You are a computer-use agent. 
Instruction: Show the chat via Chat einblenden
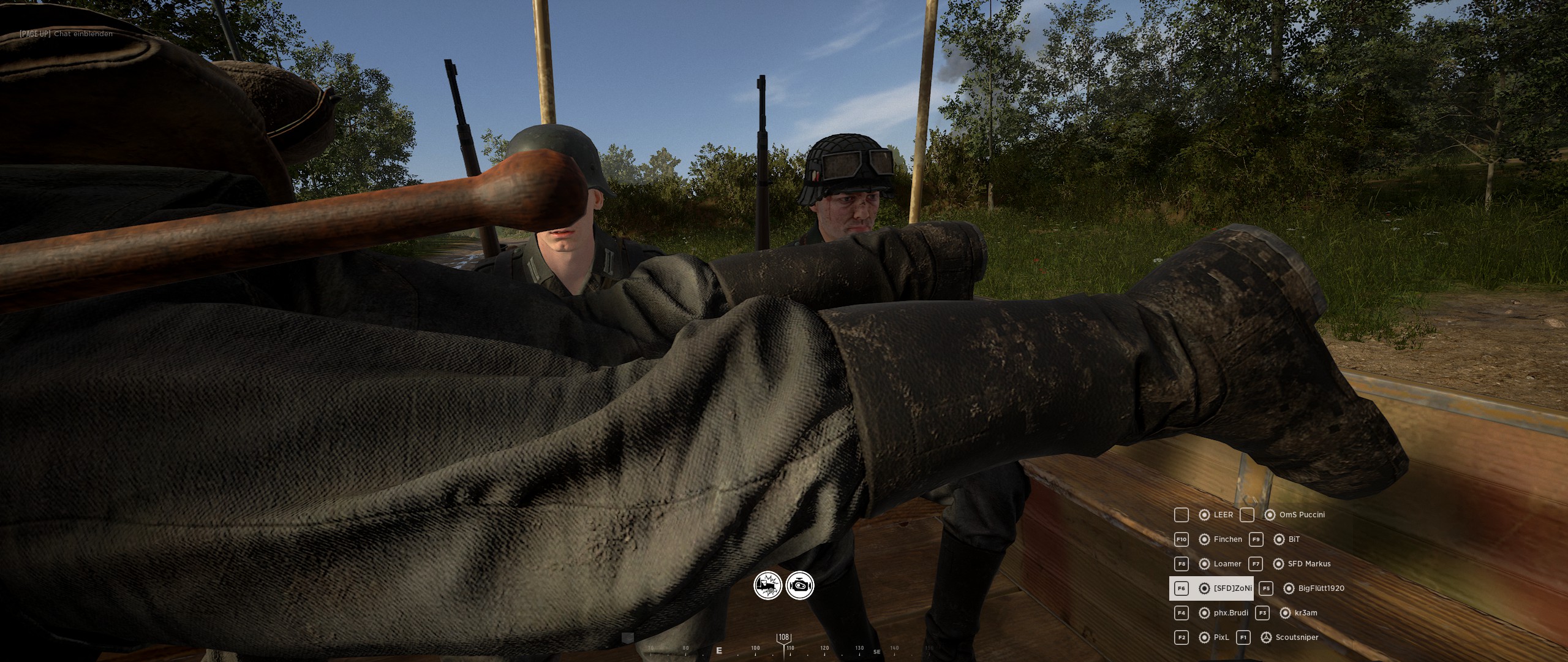[x=66, y=34]
